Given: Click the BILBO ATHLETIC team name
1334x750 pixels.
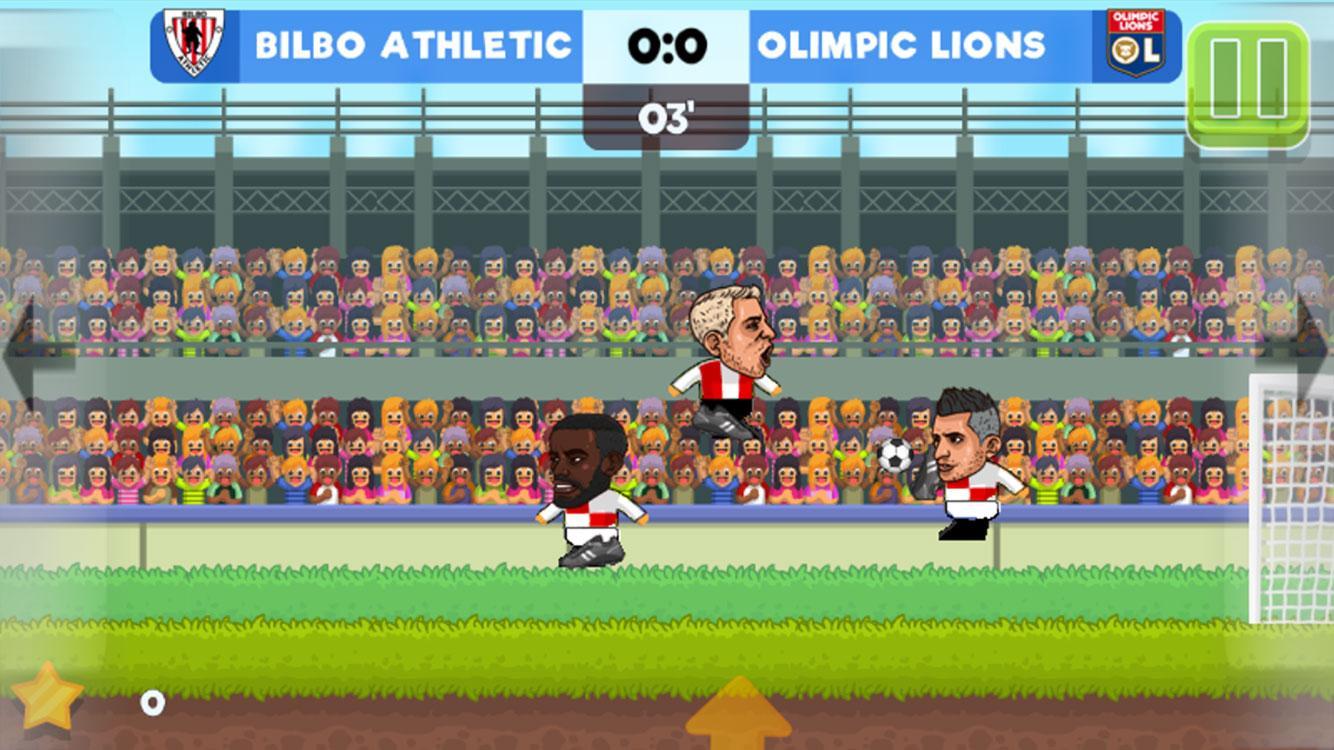Looking at the screenshot, I should (414, 44).
